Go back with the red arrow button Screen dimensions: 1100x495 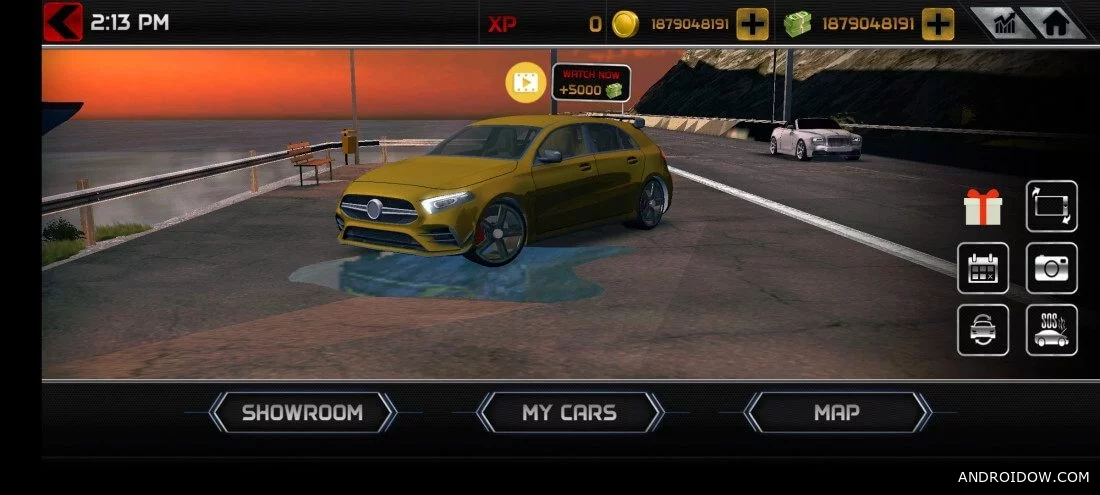point(62,21)
